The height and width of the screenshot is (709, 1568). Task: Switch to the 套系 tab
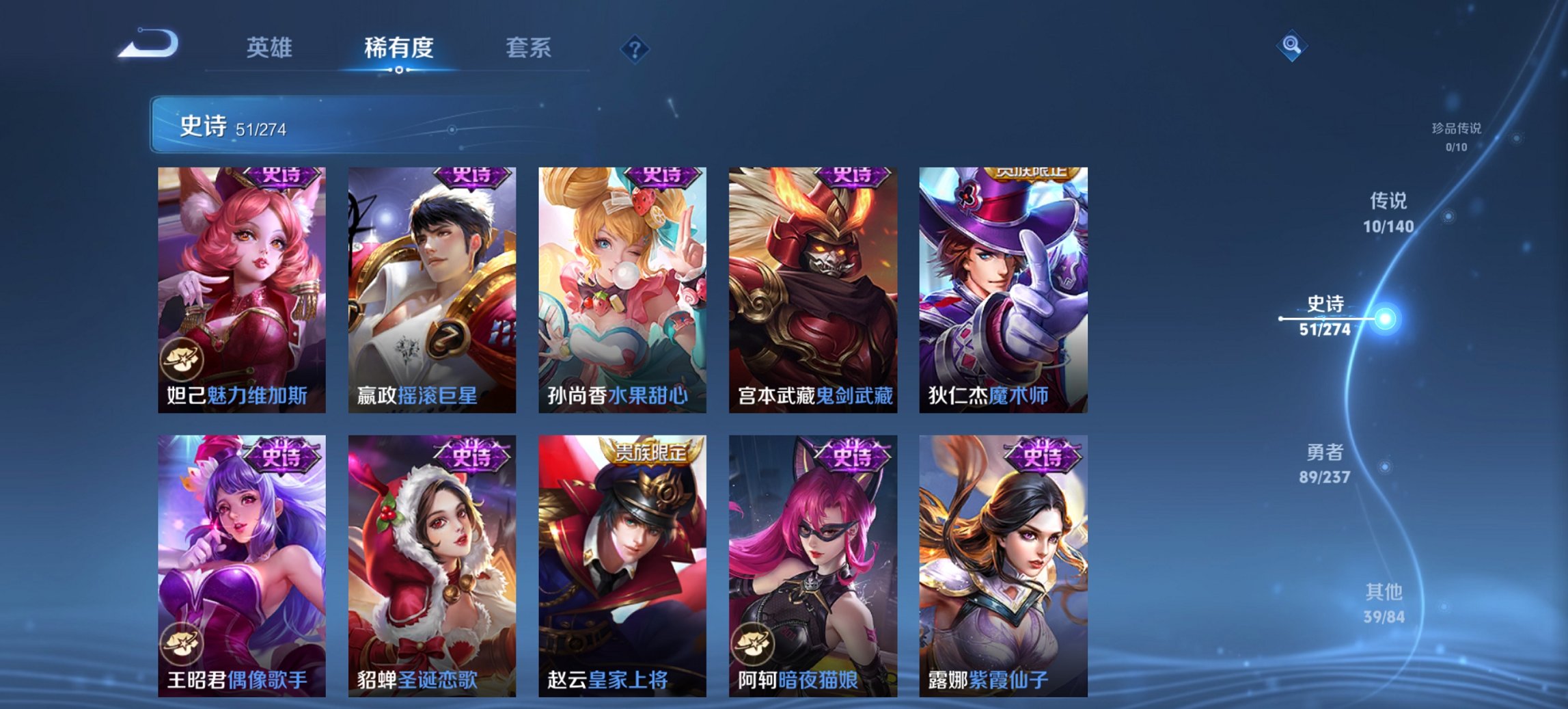click(528, 49)
